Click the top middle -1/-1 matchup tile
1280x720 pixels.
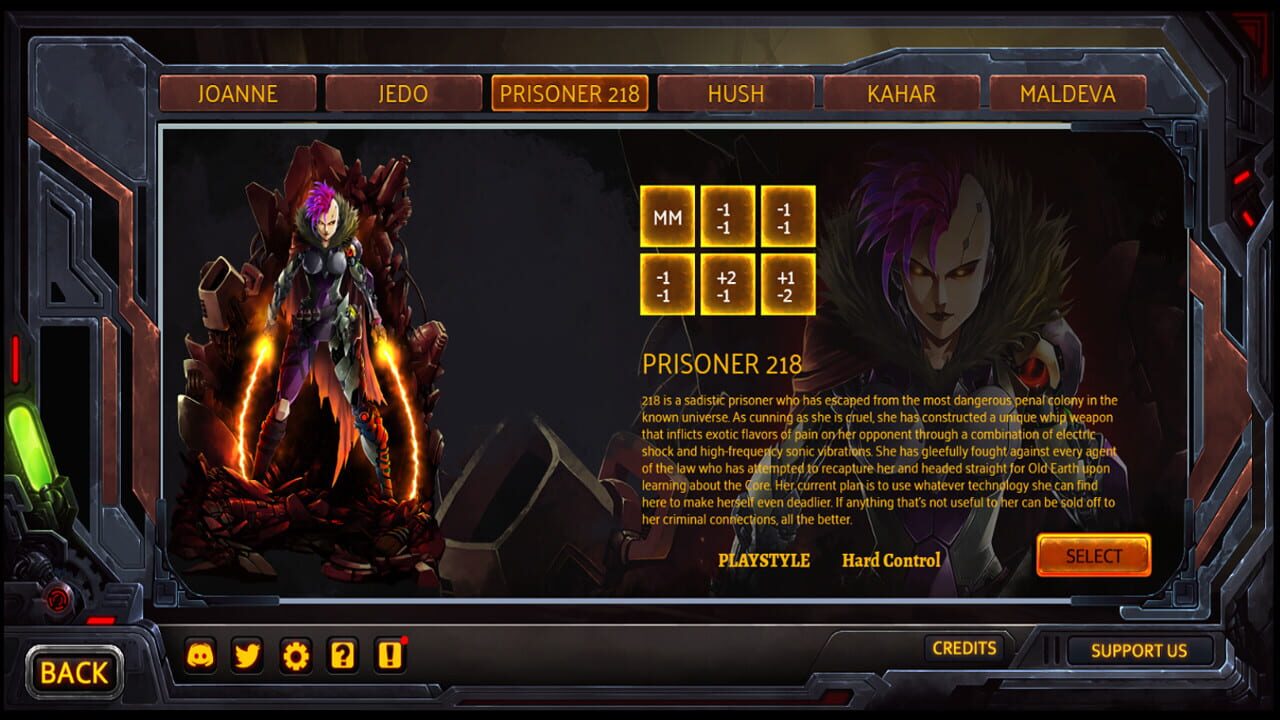[728, 218]
